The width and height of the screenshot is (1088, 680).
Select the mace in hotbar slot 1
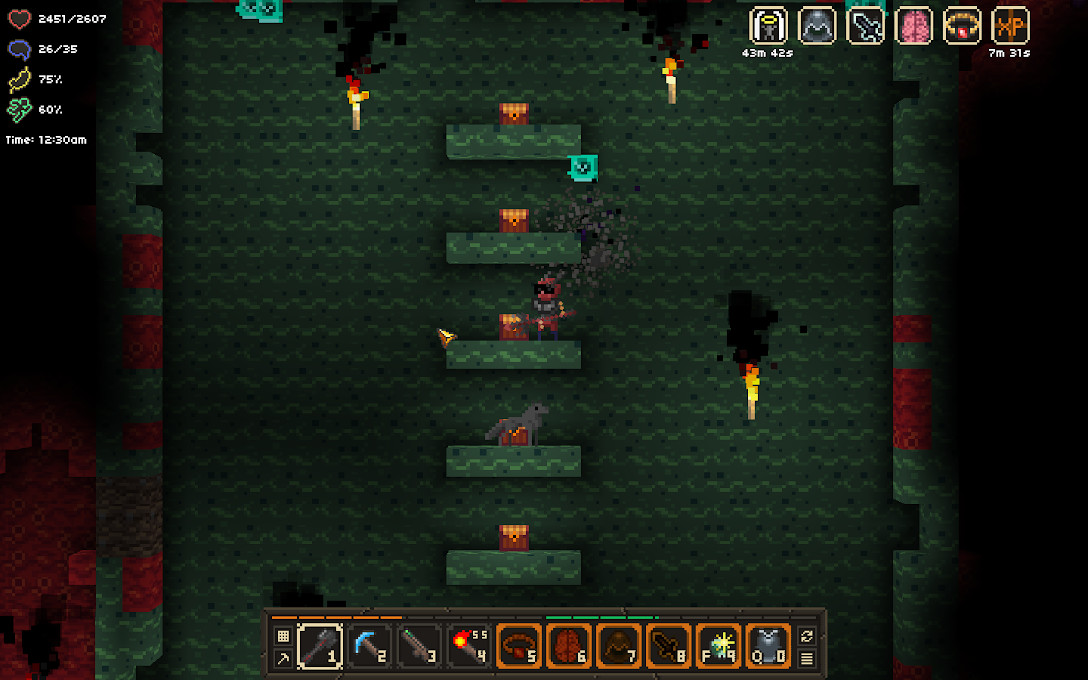pyautogui.click(x=320, y=645)
